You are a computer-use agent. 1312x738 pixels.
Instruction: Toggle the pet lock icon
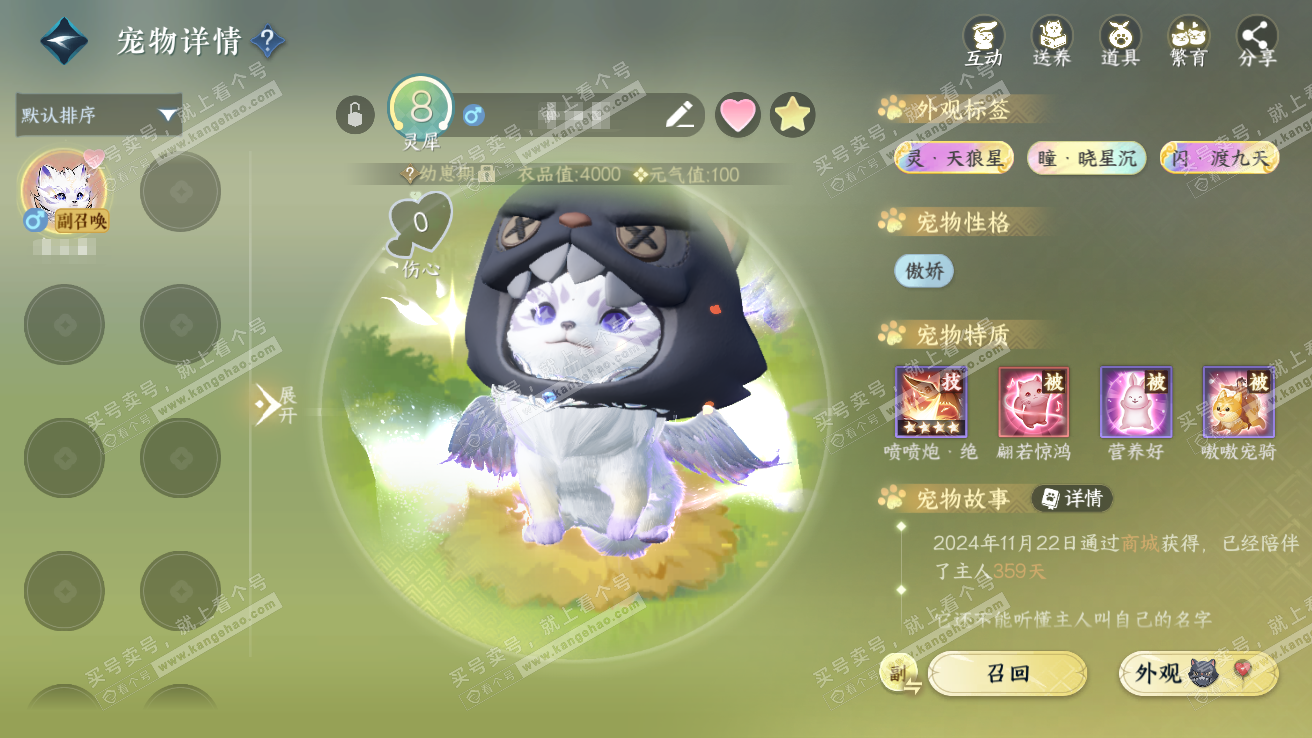355,115
